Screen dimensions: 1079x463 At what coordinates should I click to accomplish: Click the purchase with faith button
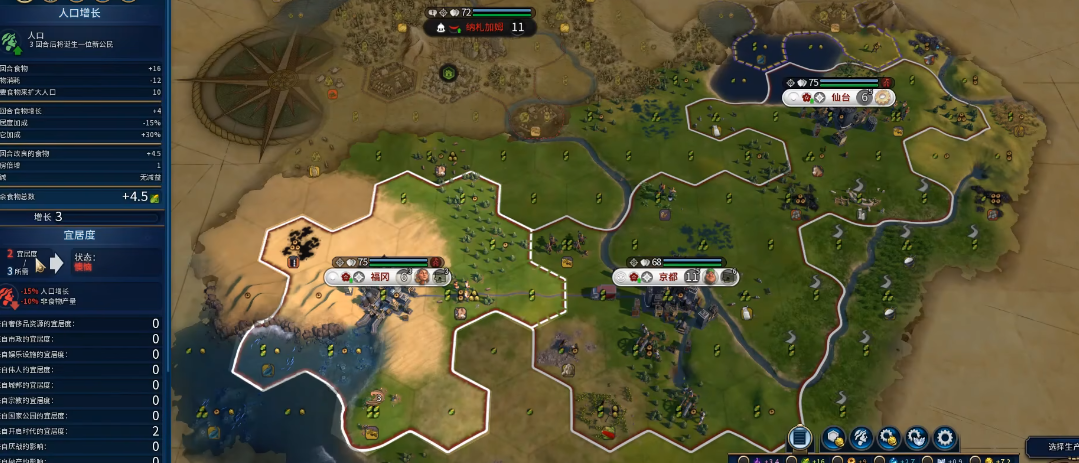917,437
